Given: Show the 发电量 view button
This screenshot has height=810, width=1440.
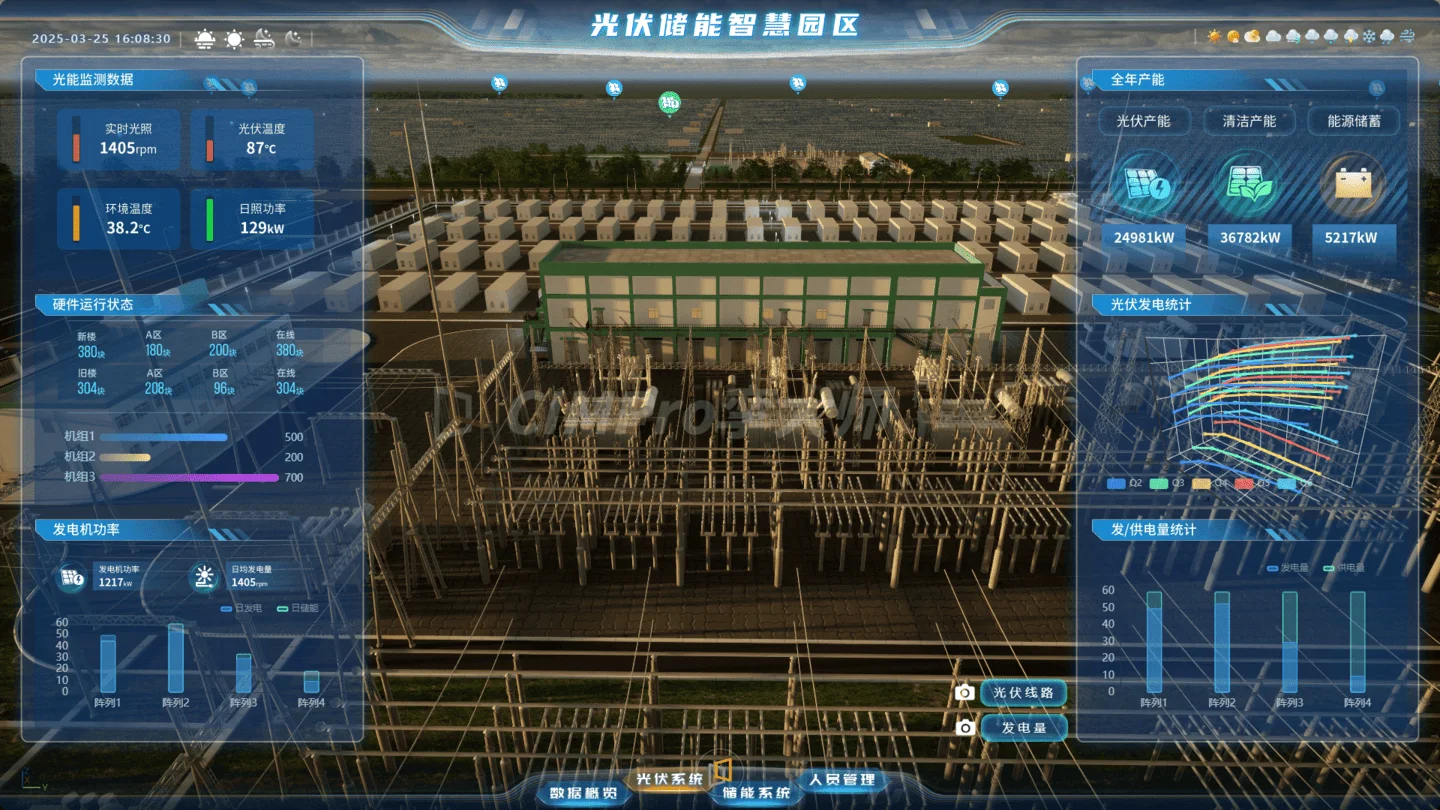Looking at the screenshot, I should tap(1023, 727).
